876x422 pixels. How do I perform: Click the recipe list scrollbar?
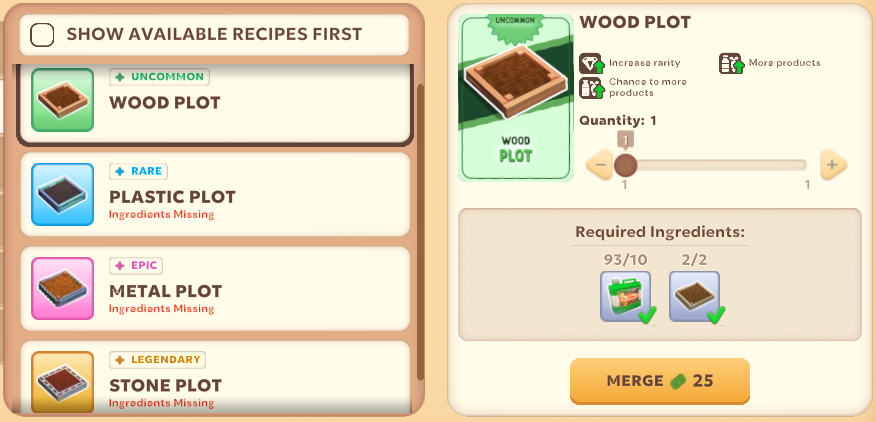(421, 230)
